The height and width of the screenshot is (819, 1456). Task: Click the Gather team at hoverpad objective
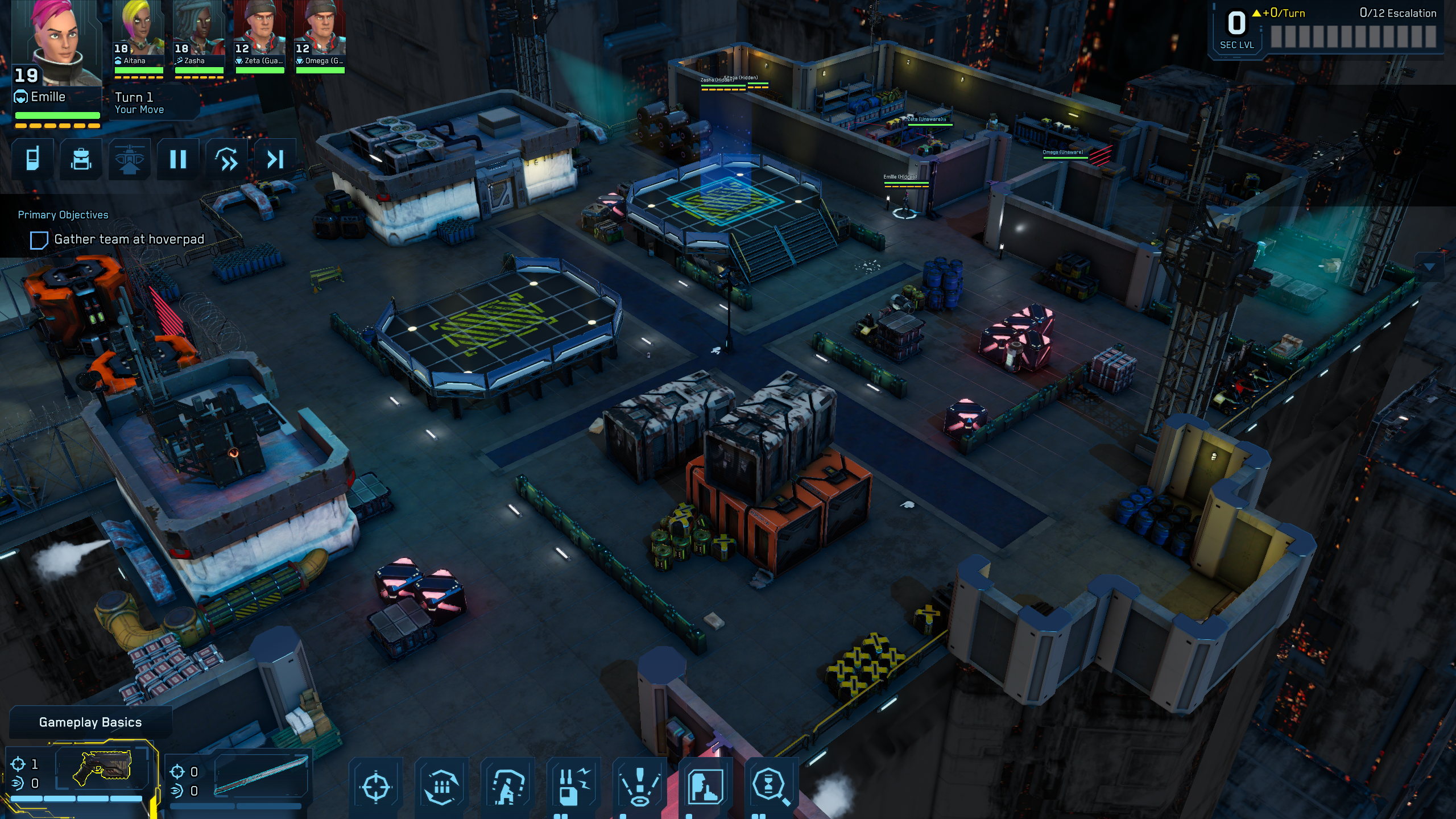click(x=129, y=239)
